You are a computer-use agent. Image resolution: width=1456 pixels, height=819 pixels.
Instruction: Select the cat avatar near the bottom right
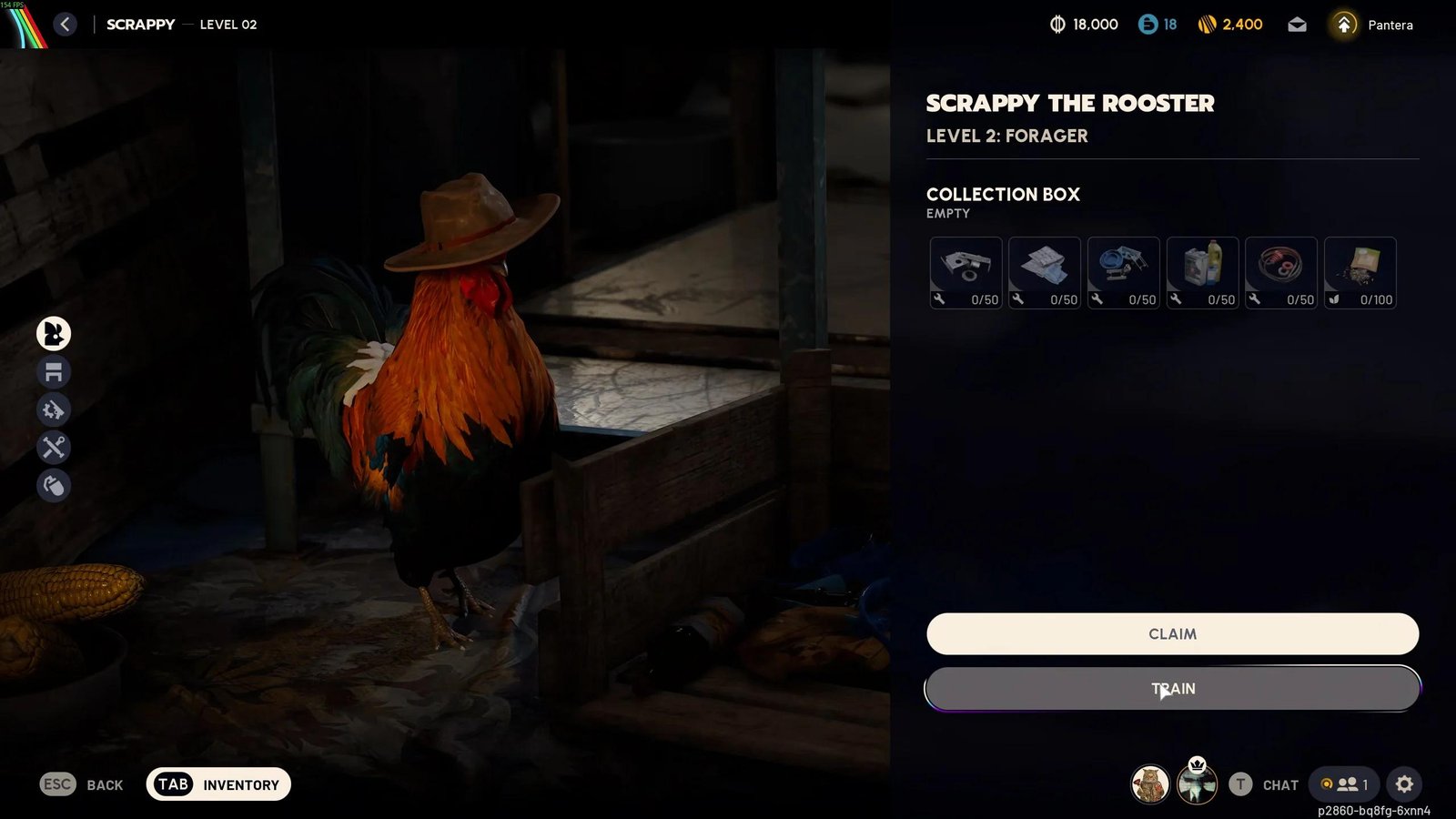click(x=1148, y=784)
